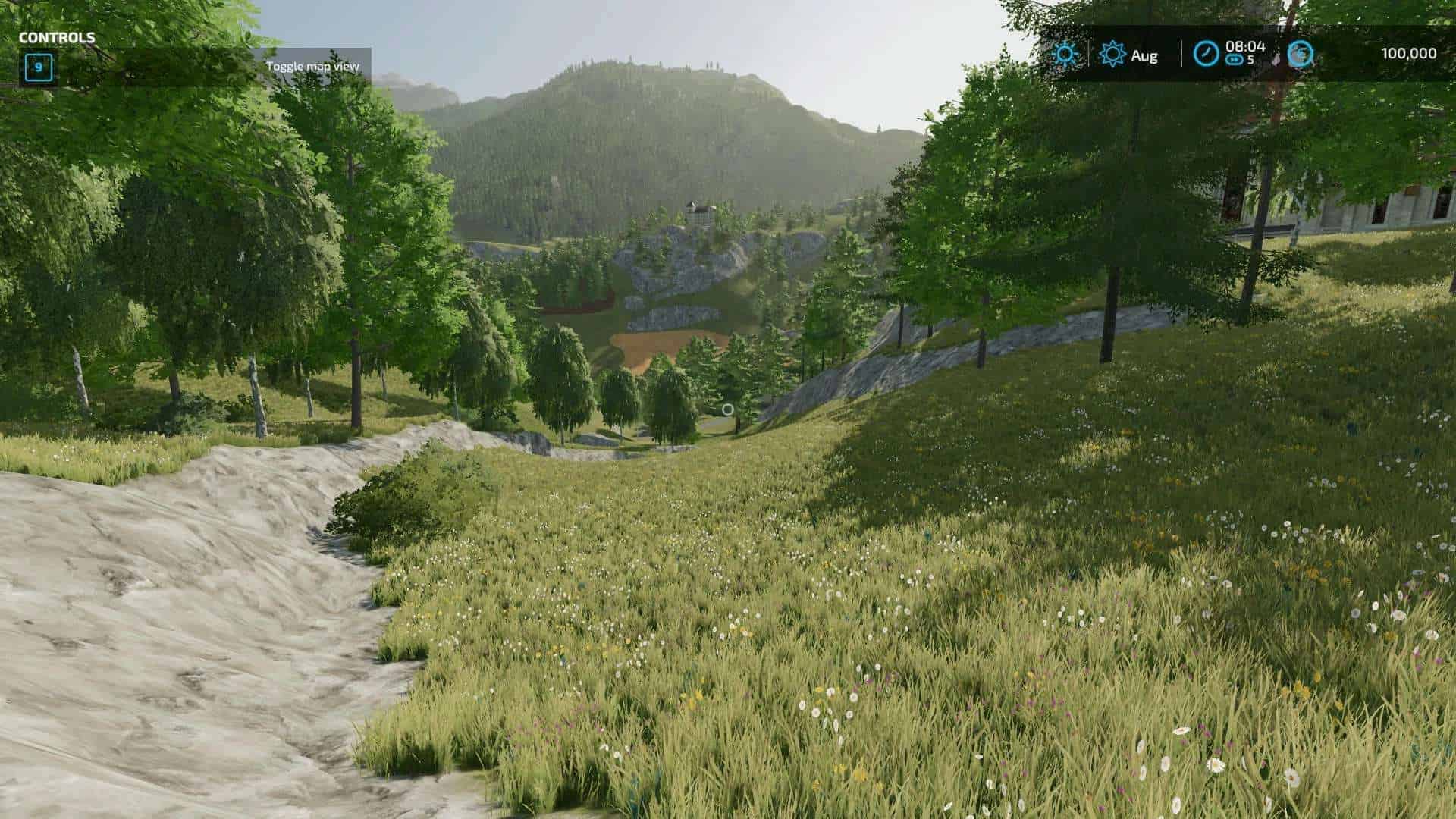Open the euro money balance icon
The height and width of the screenshot is (819, 1456).
click(x=1300, y=54)
